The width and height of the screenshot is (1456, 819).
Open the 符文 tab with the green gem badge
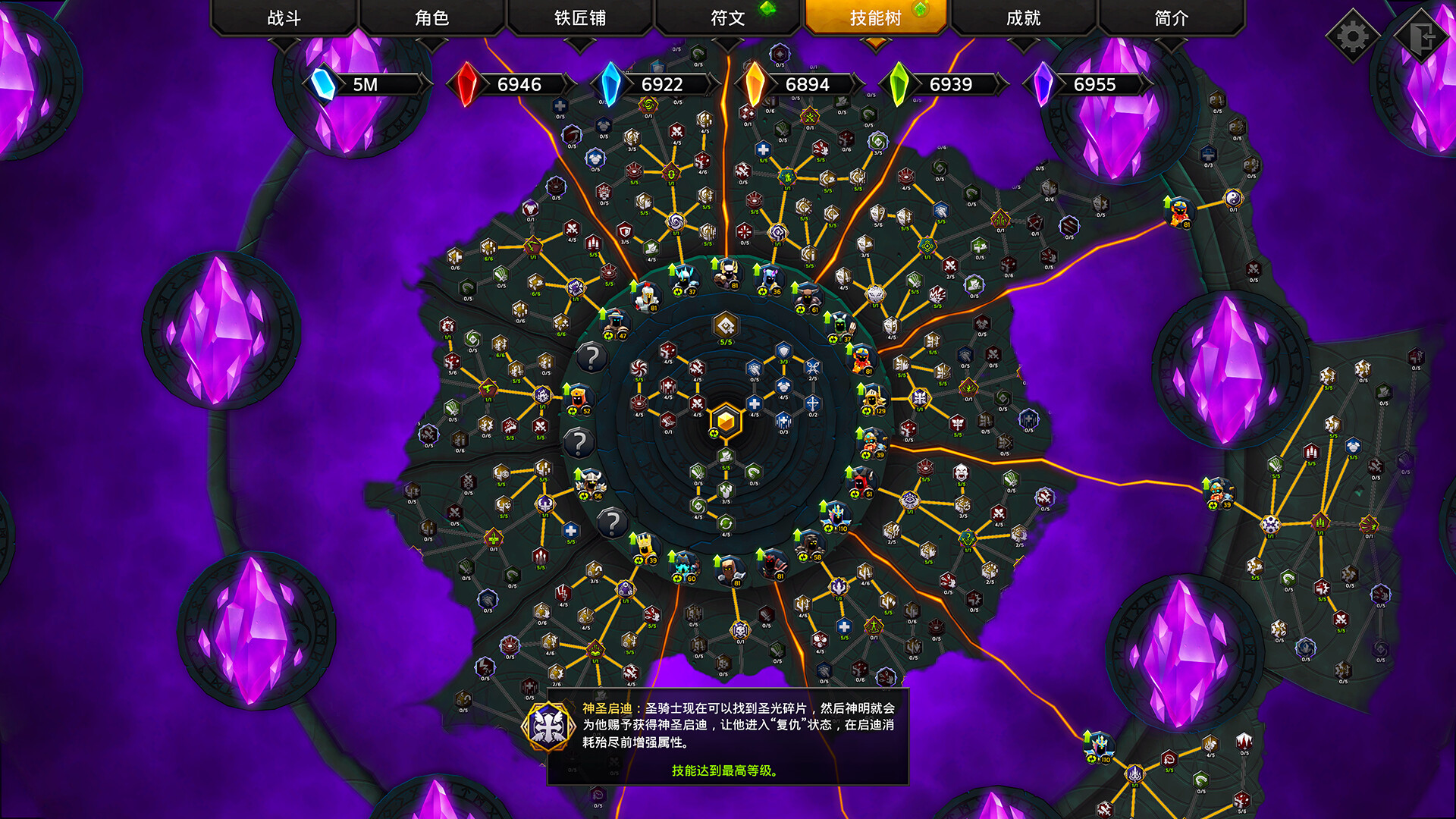(x=726, y=17)
